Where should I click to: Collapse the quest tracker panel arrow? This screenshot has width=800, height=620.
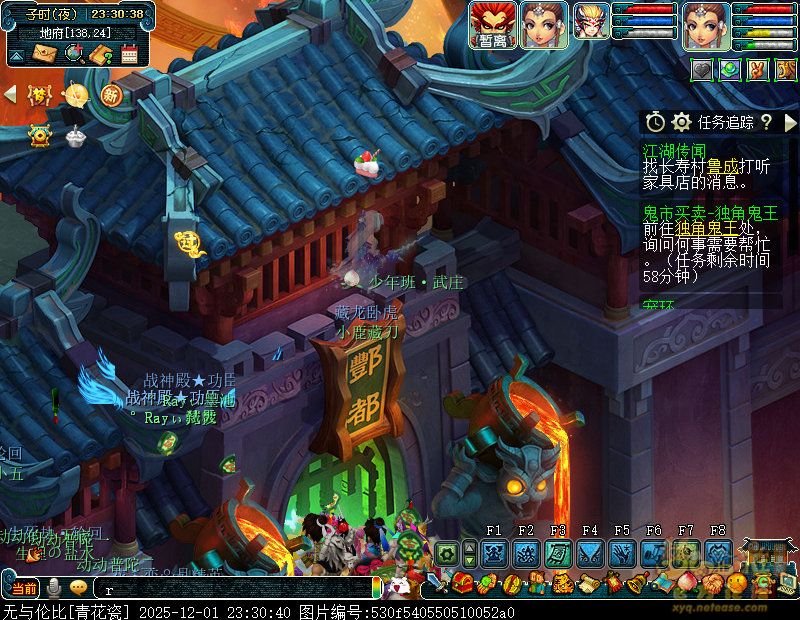coord(790,122)
